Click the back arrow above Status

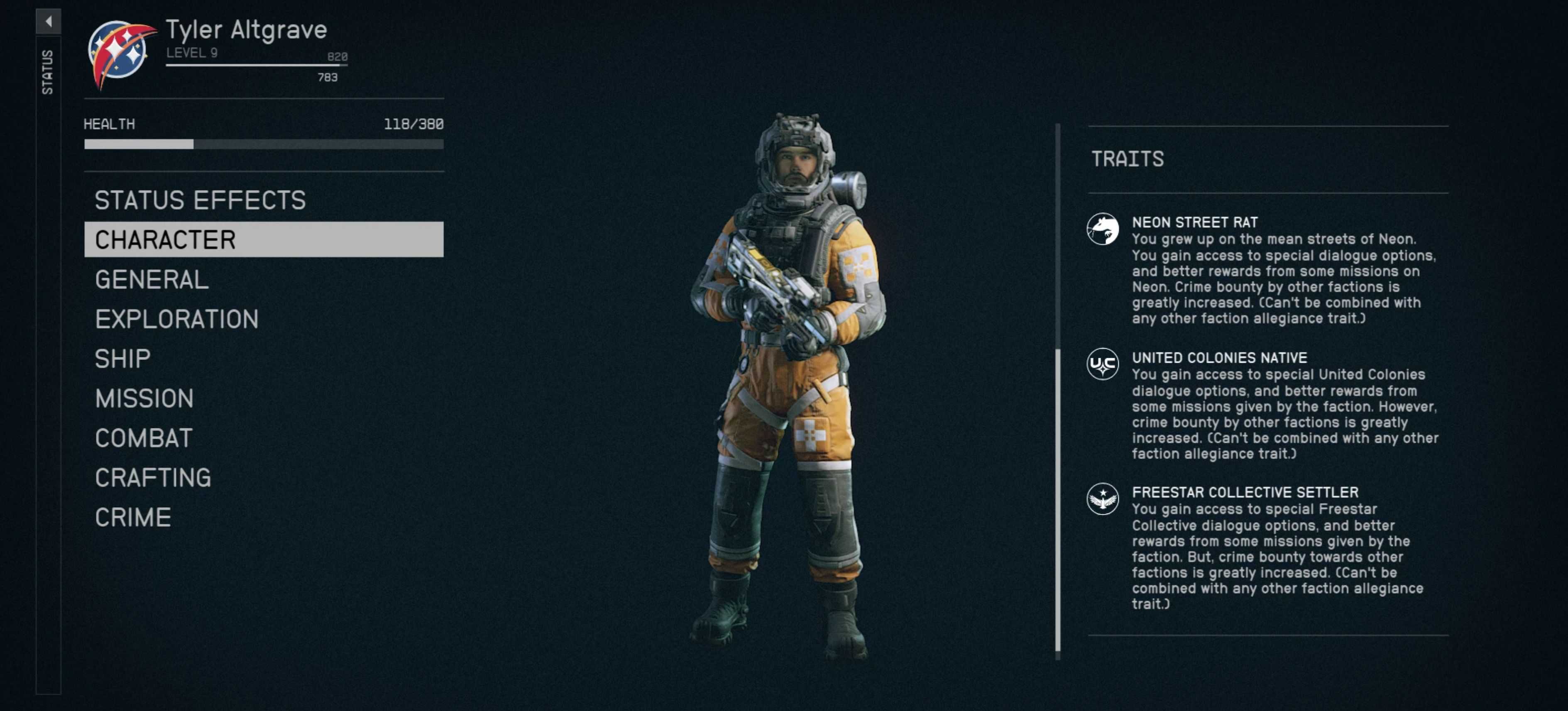[x=48, y=21]
